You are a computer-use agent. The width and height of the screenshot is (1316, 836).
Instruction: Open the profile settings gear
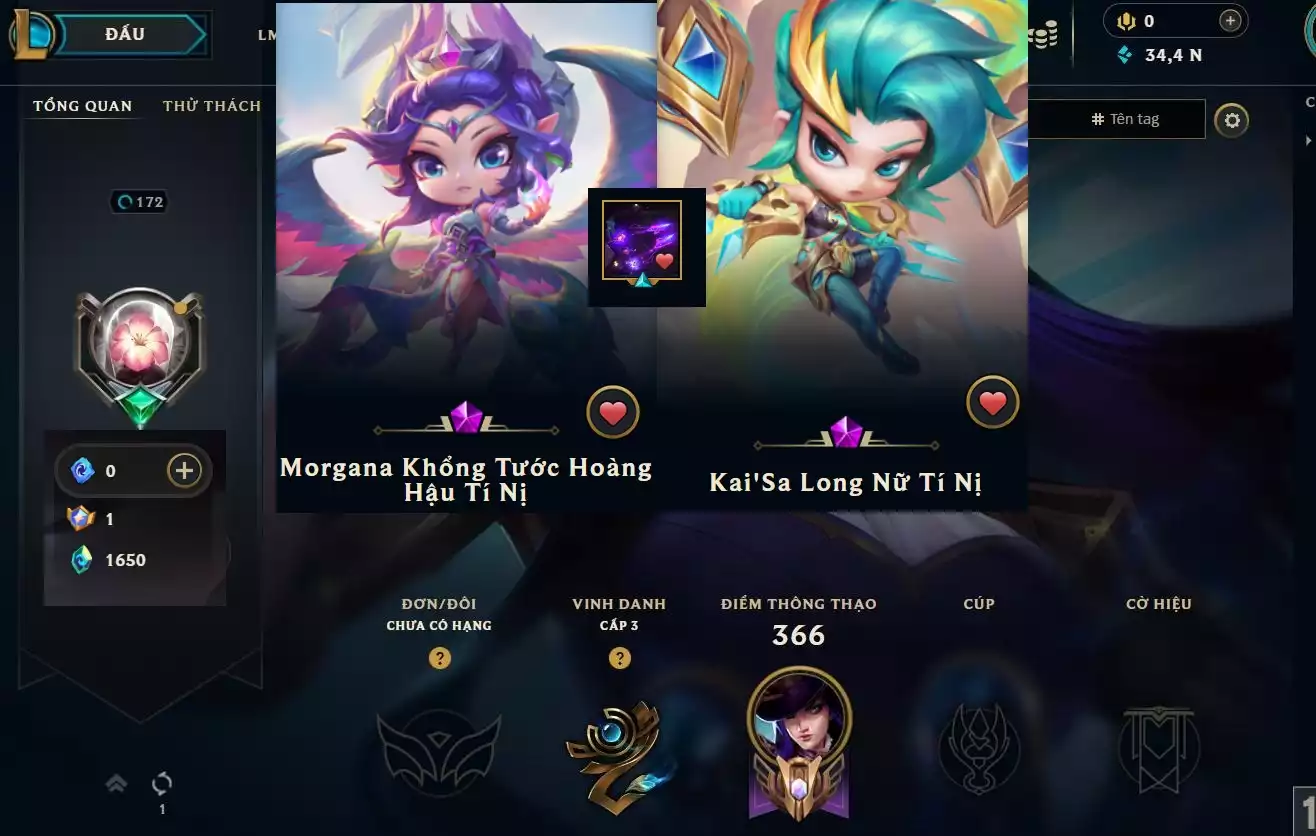coord(1232,121)
